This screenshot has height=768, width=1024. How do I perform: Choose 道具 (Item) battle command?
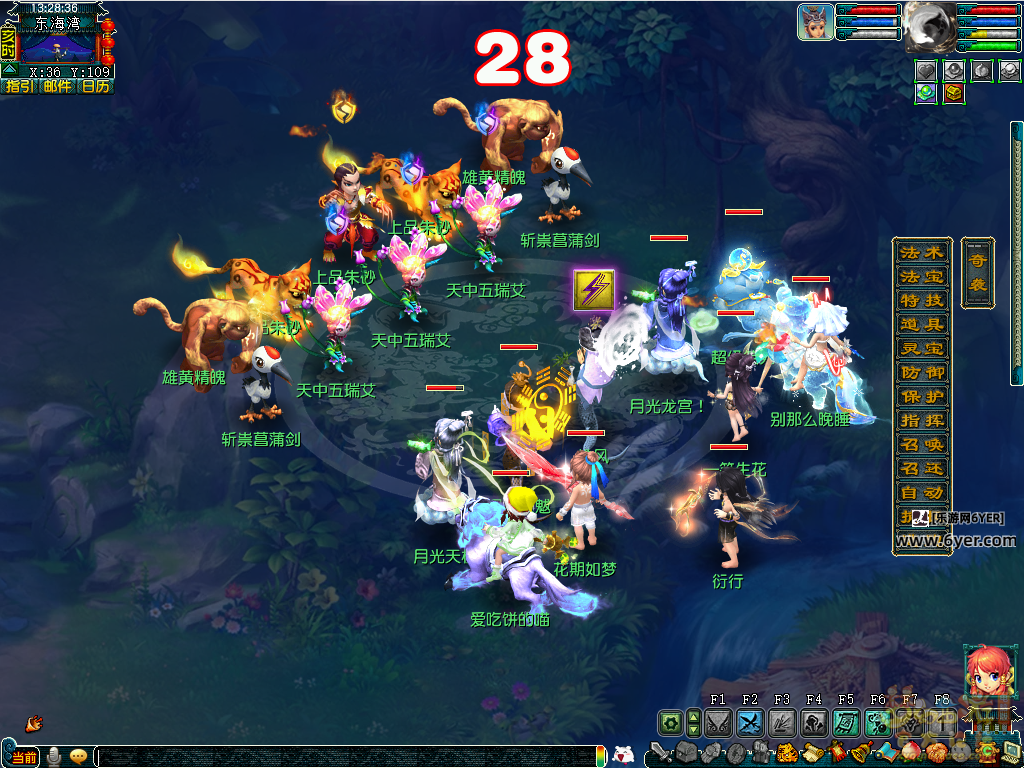click(x=921, y=324)
